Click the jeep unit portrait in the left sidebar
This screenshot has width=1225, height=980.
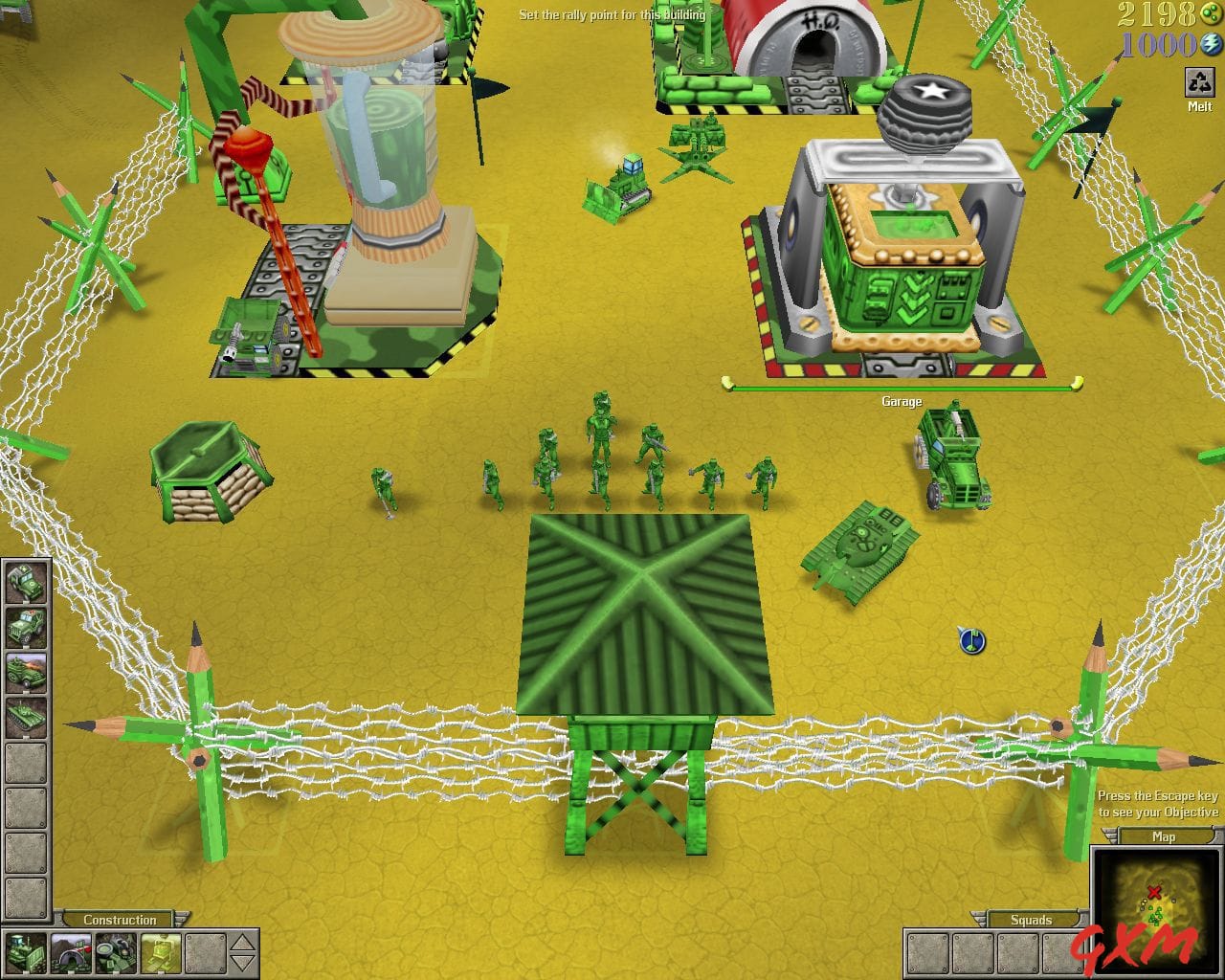click(x=26, y=583)
